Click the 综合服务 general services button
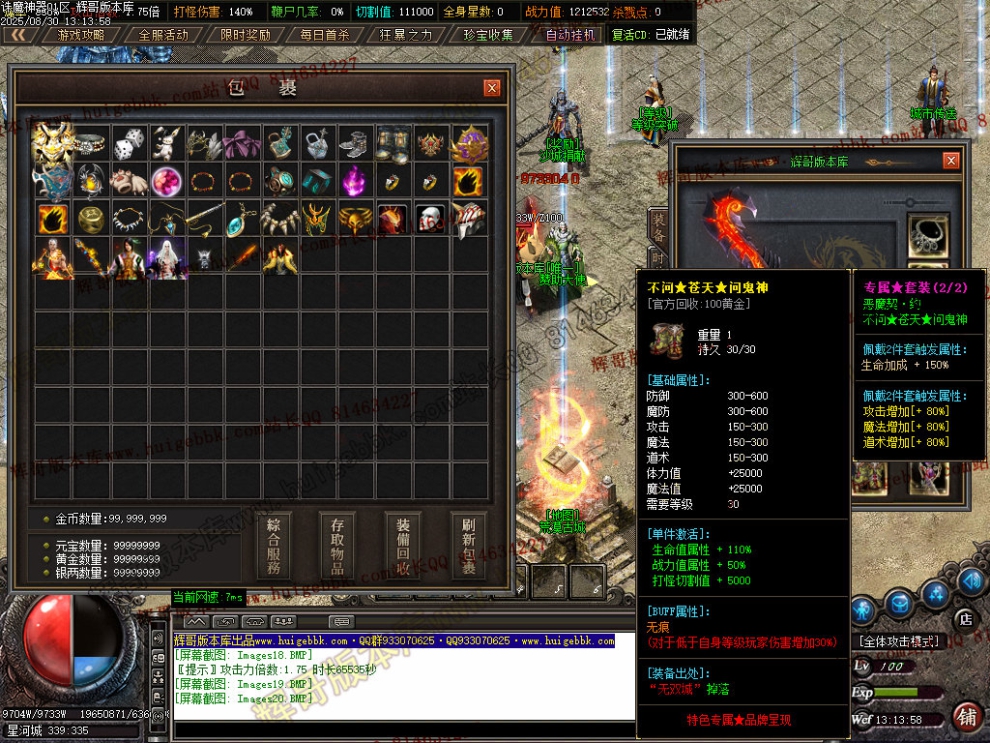Image resolution: width=990 pixels, height=743 pixels. [x=274, y=547]
